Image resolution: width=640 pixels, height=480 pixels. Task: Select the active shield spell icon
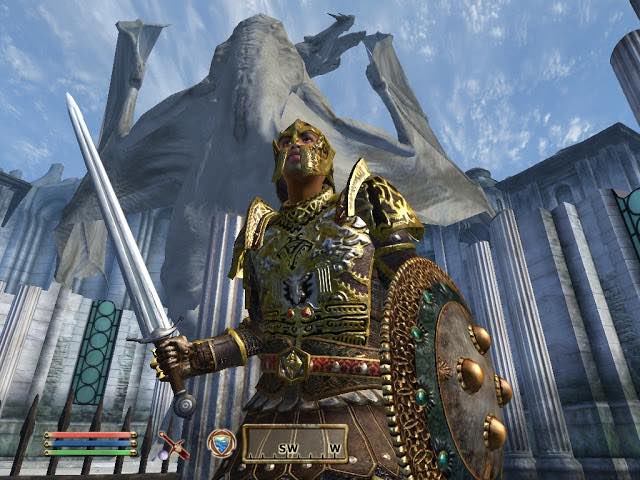221,443
